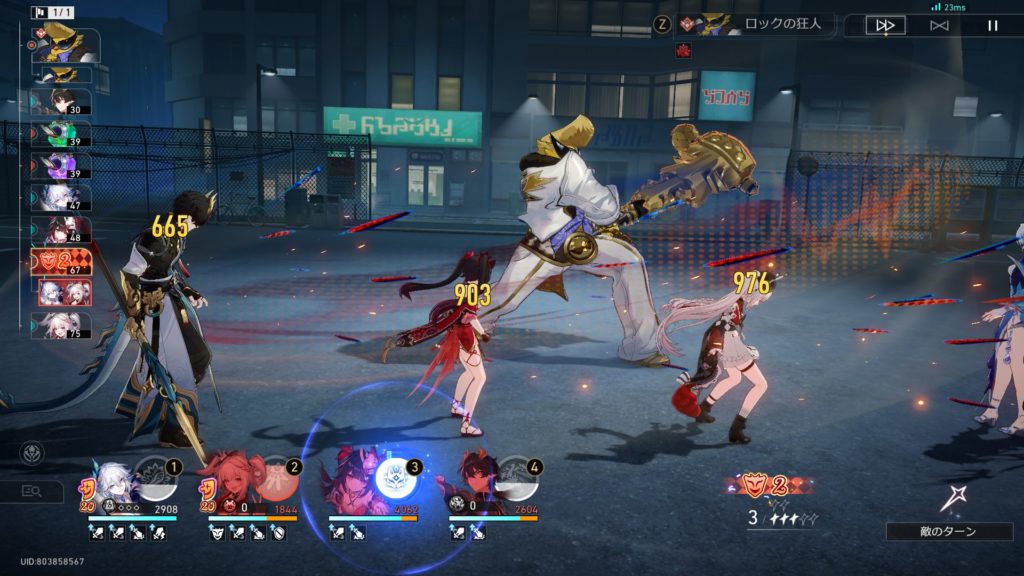Pause the battle
This screenshot has height=576, width=1024.
coord(993,25)
